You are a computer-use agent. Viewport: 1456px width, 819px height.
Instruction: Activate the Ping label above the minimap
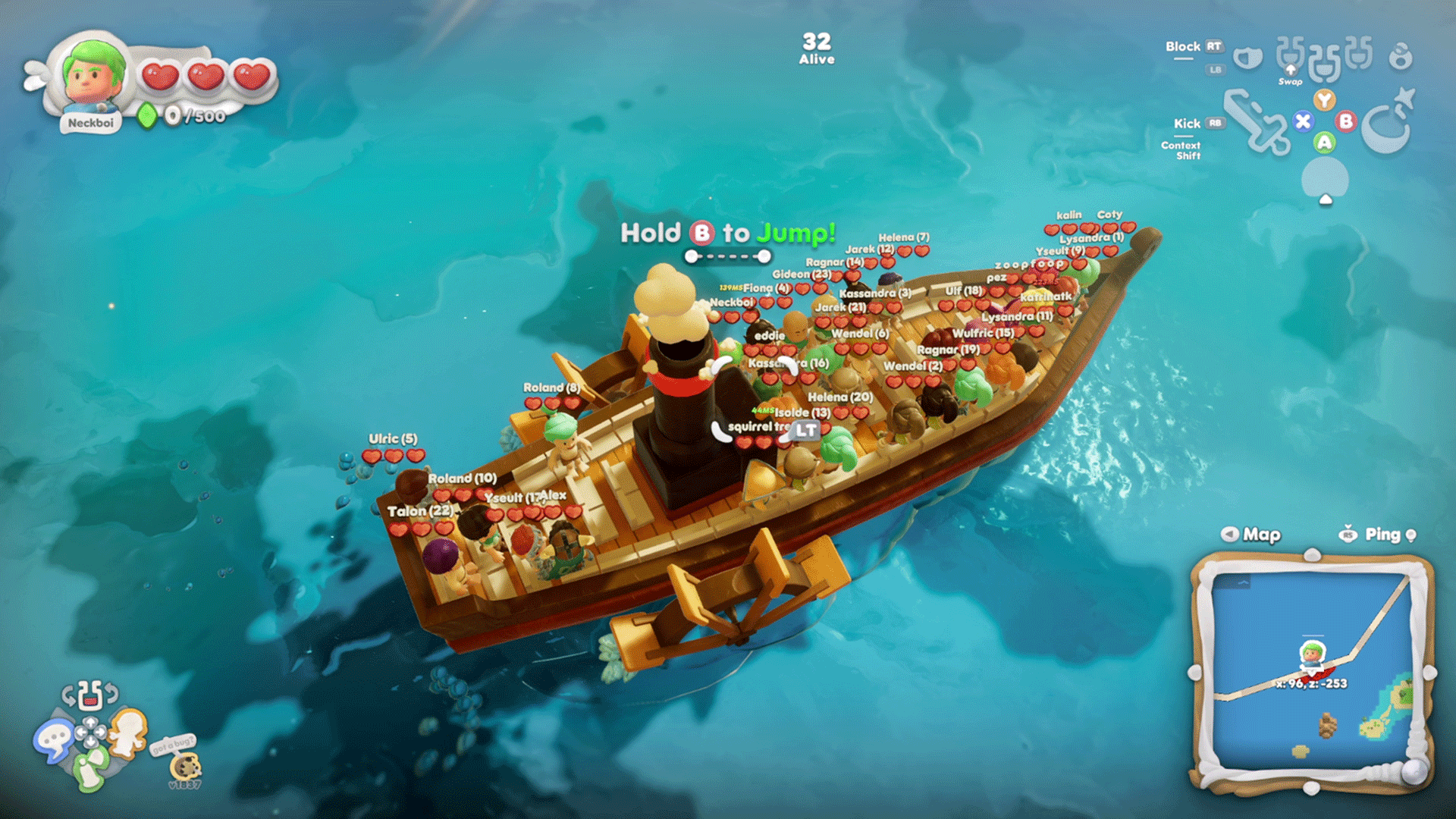click(1382, 535)
